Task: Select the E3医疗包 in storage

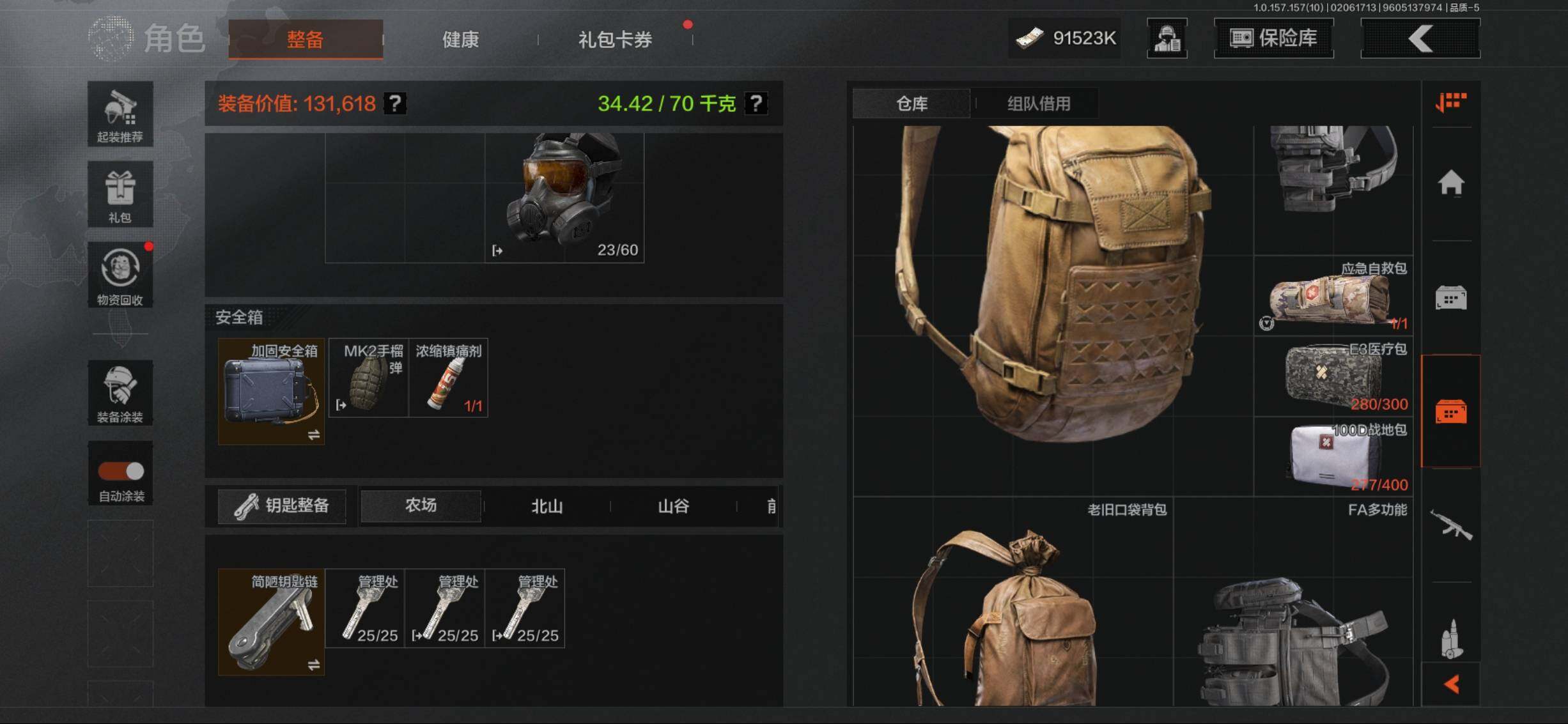Action: coord(1333,377)
